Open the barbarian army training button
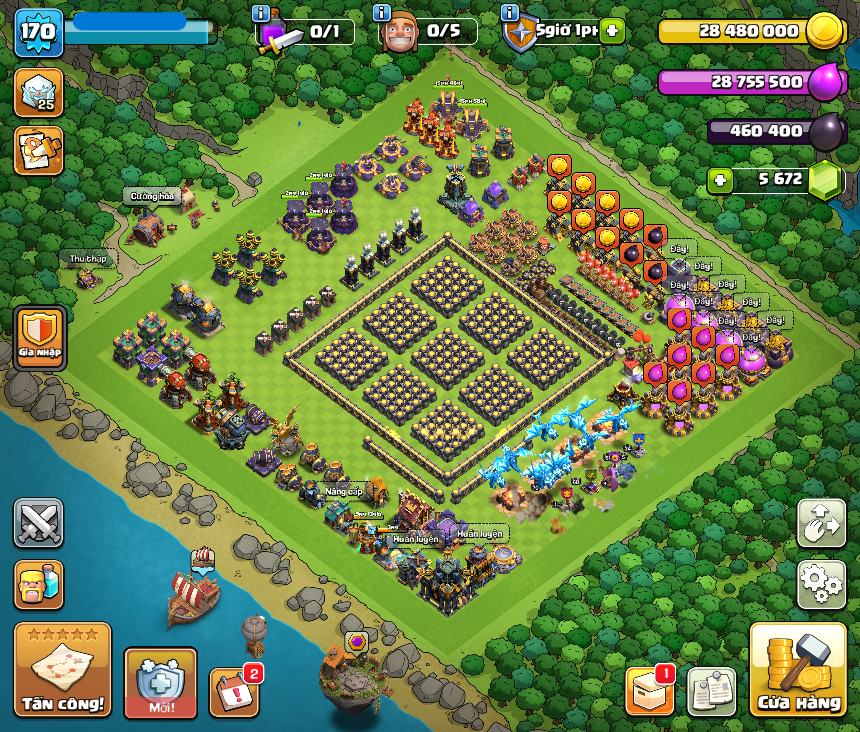The image size is (860, 732). pyautogui.click(x=39, y=584)
